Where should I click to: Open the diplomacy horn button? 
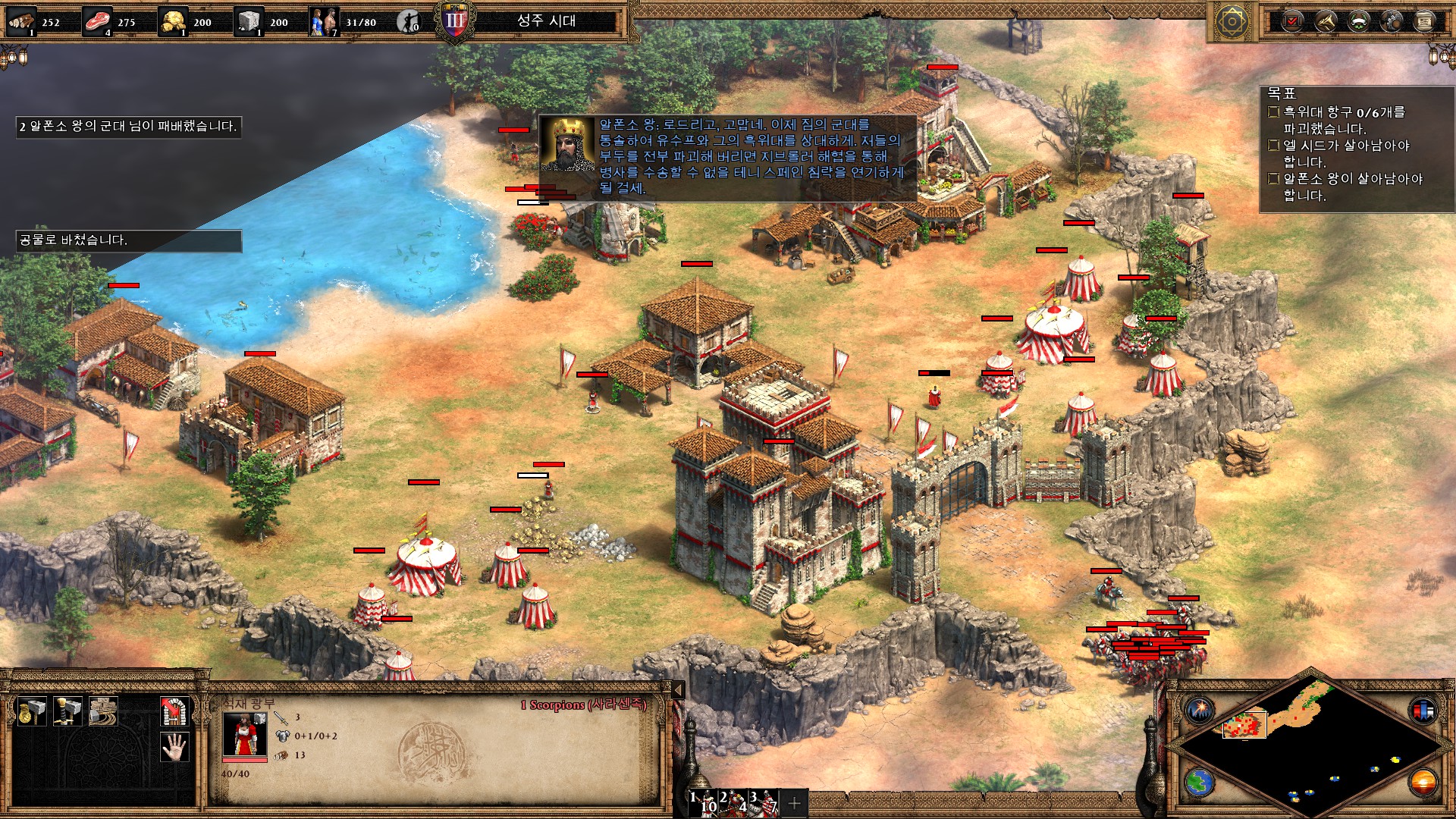pos(1326,21)
